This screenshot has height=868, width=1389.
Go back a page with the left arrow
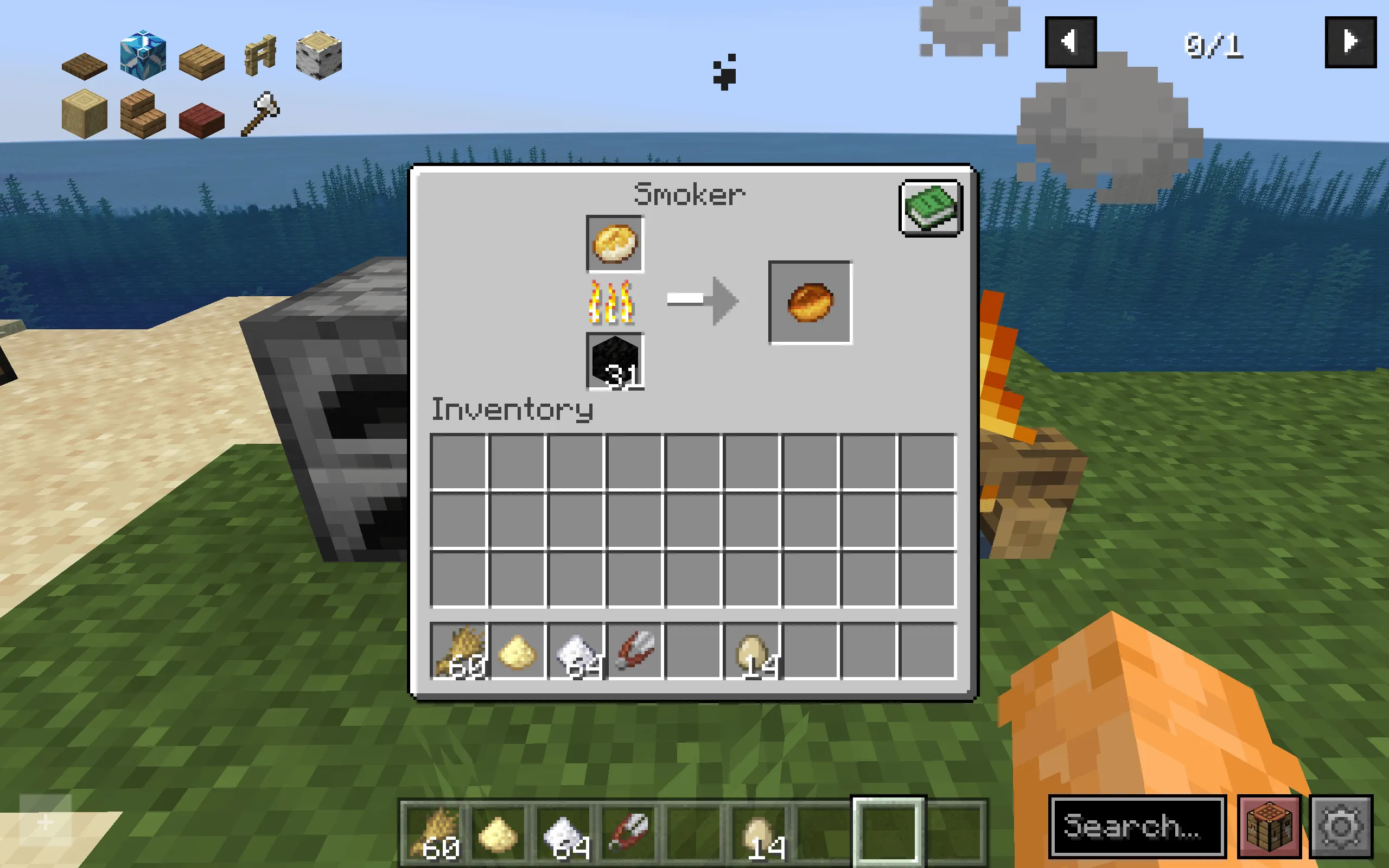[1070, 41]
